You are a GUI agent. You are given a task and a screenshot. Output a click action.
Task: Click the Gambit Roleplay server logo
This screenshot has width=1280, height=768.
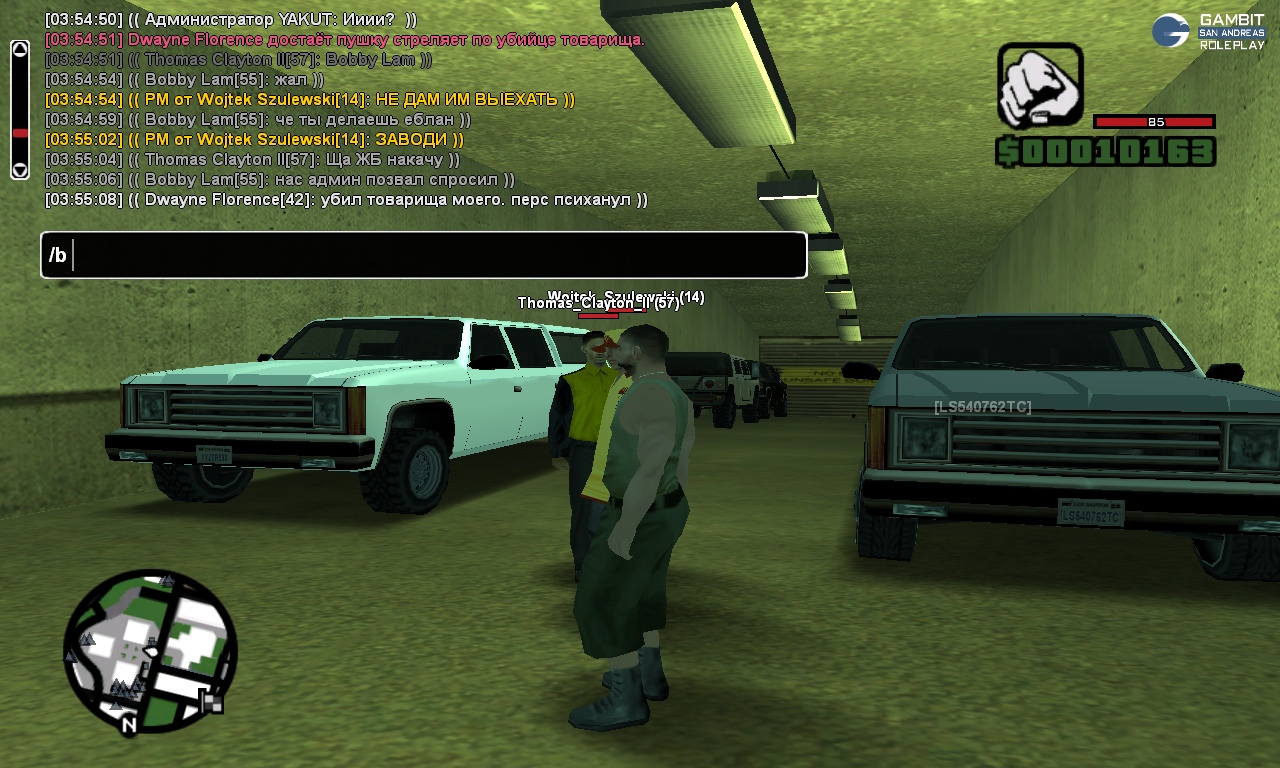(x=1209, y=31)
